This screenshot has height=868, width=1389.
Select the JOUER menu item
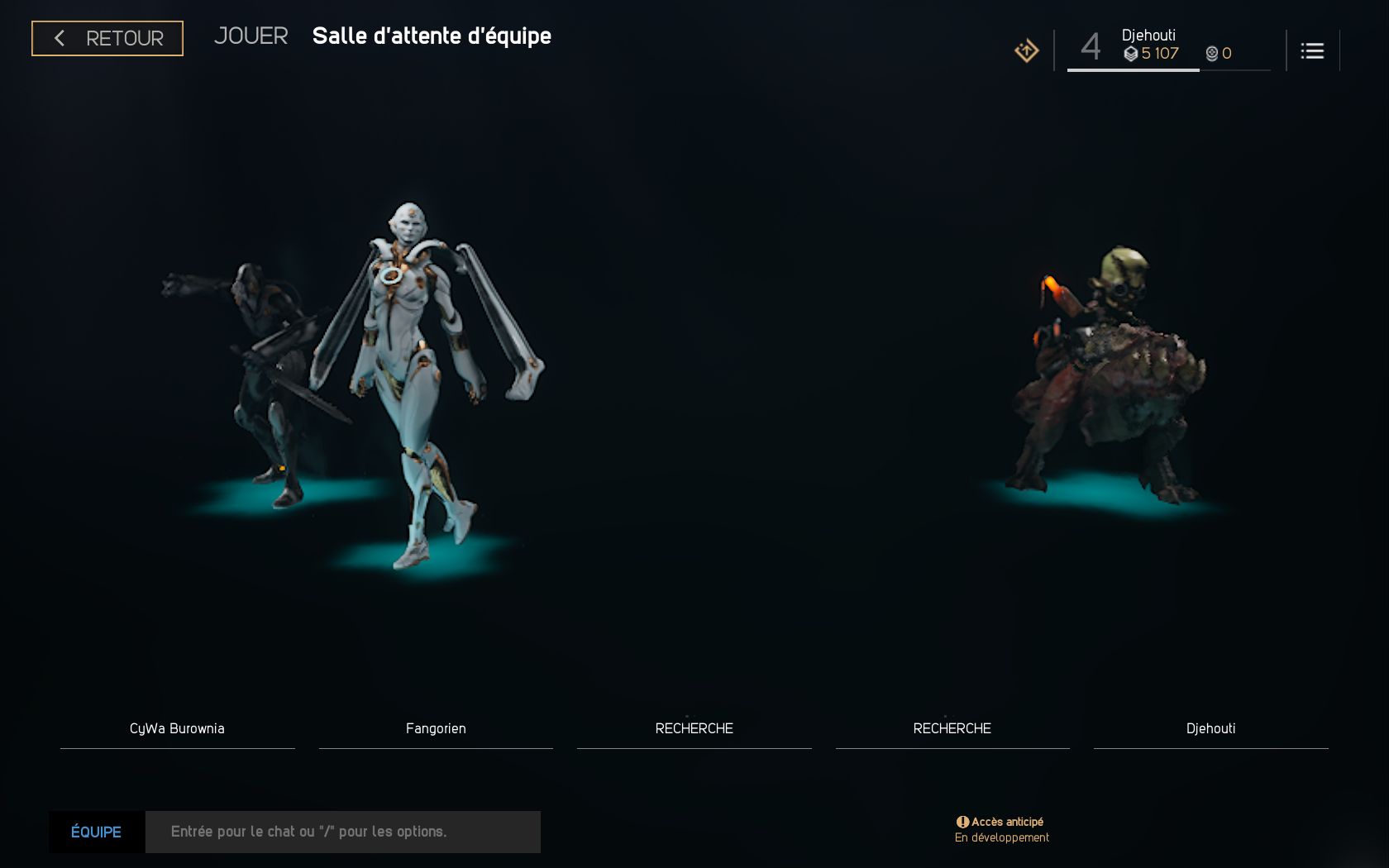click(x=251, y=36)
